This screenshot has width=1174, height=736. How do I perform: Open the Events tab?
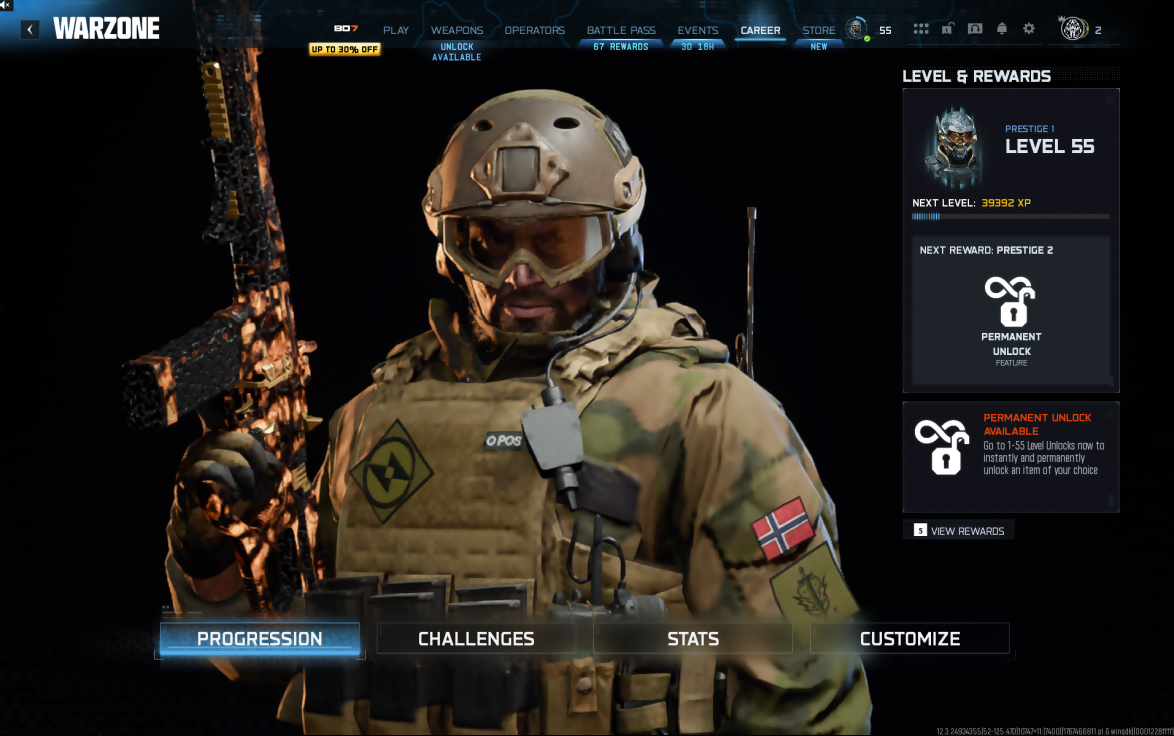pyautogui.click(x=698, y=30)
